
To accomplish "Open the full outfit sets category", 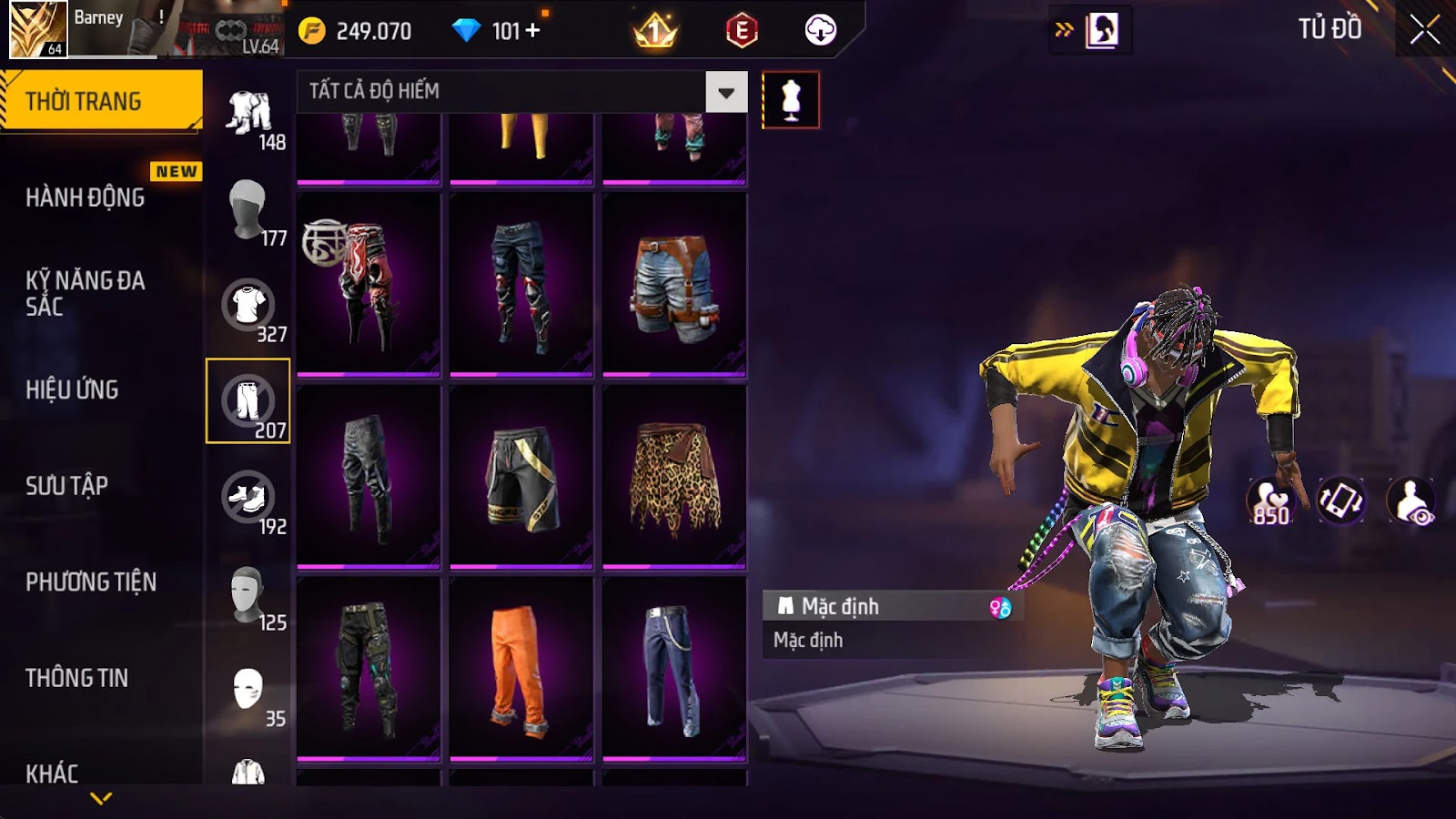I will (x=249, y=115).
